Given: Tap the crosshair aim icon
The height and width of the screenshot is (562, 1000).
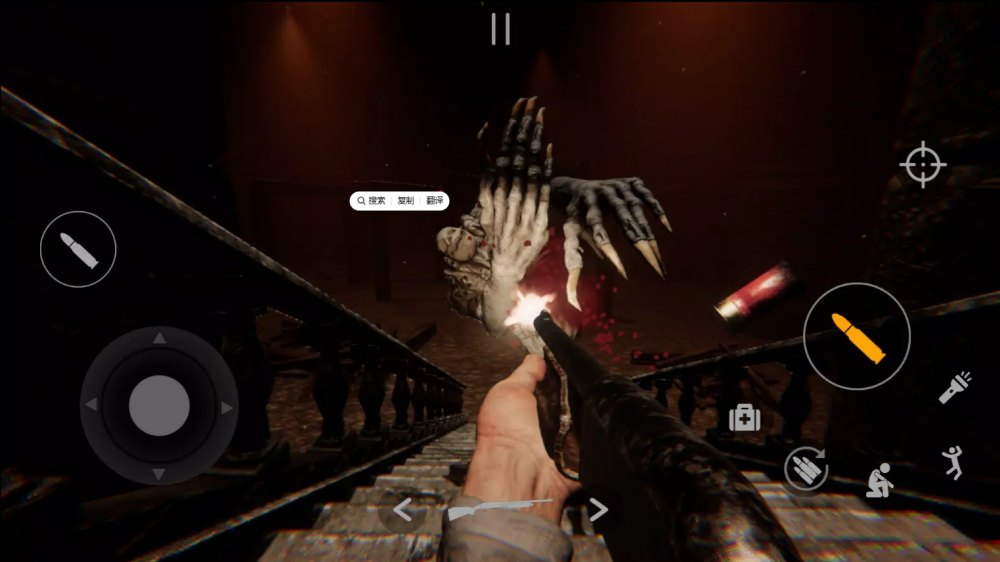Looking at the screenshot, I should click(922, 164).
